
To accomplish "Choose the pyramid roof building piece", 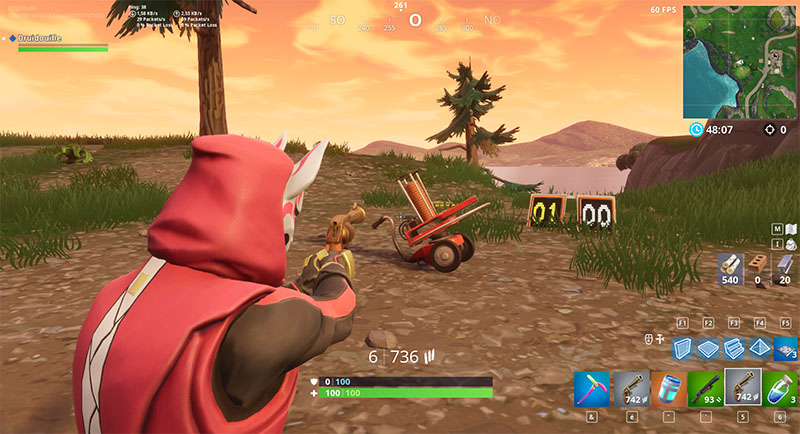I will click(x=759, y=346).
